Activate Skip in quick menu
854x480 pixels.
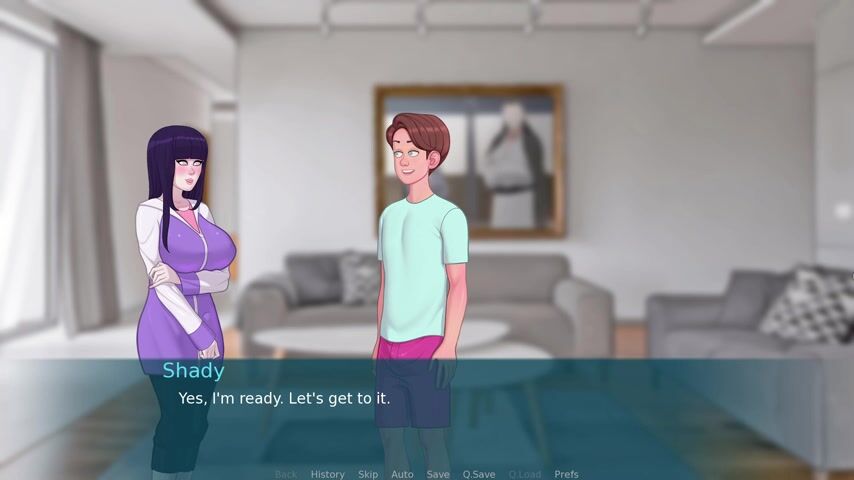(x=368, y=474)
